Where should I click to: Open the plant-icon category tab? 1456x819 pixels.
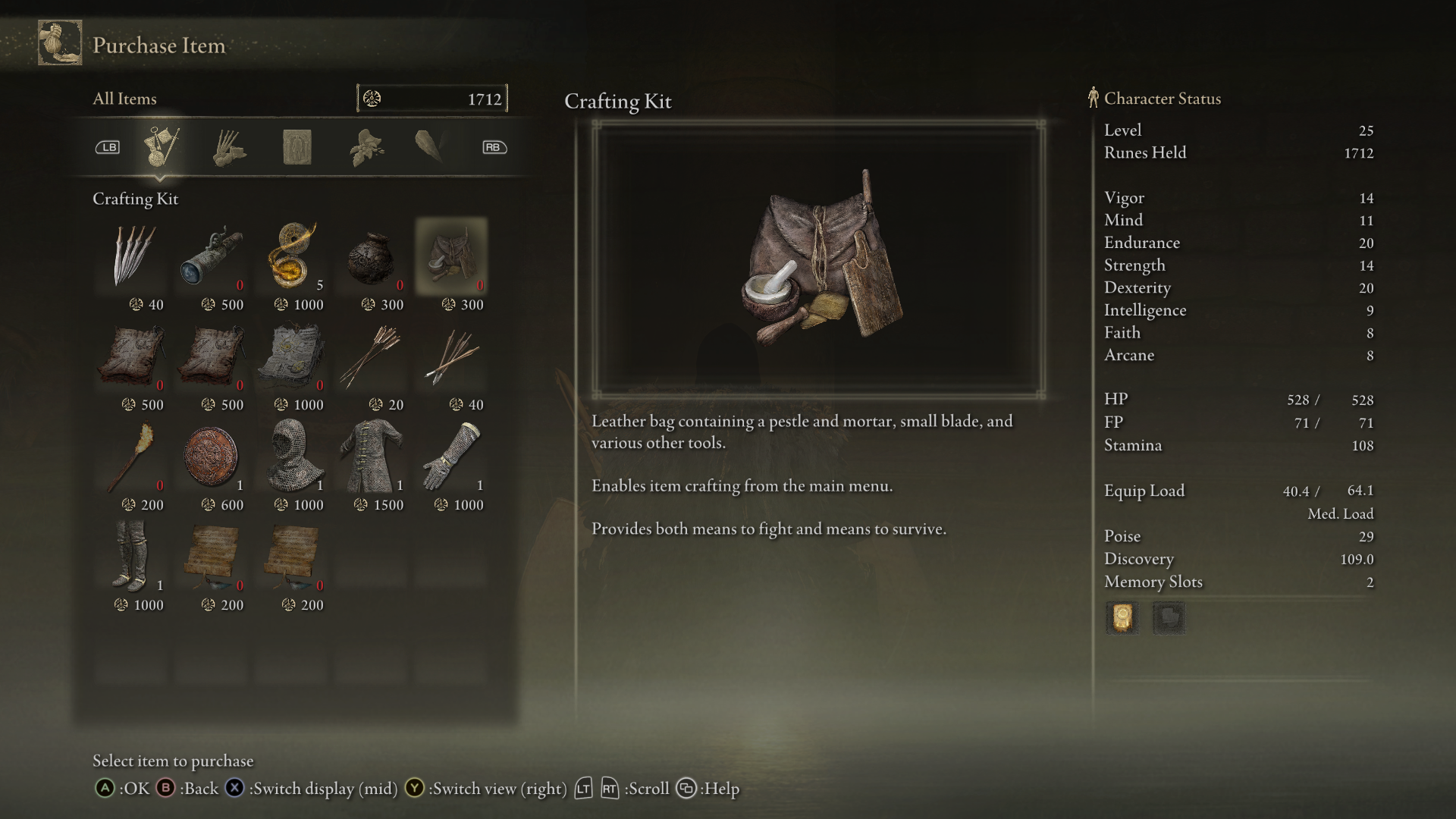tap(366, 147)
